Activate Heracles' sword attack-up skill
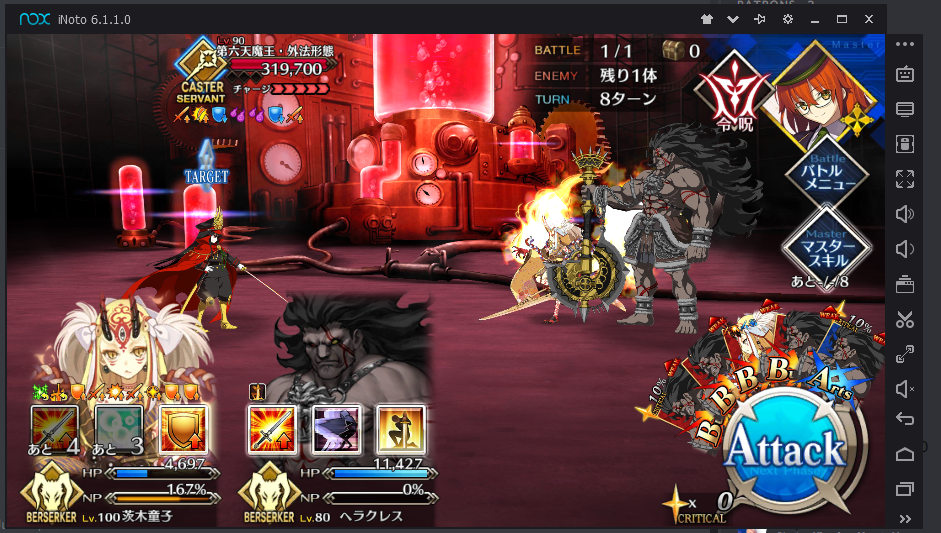941x533 pixels. tap(272, 428)
